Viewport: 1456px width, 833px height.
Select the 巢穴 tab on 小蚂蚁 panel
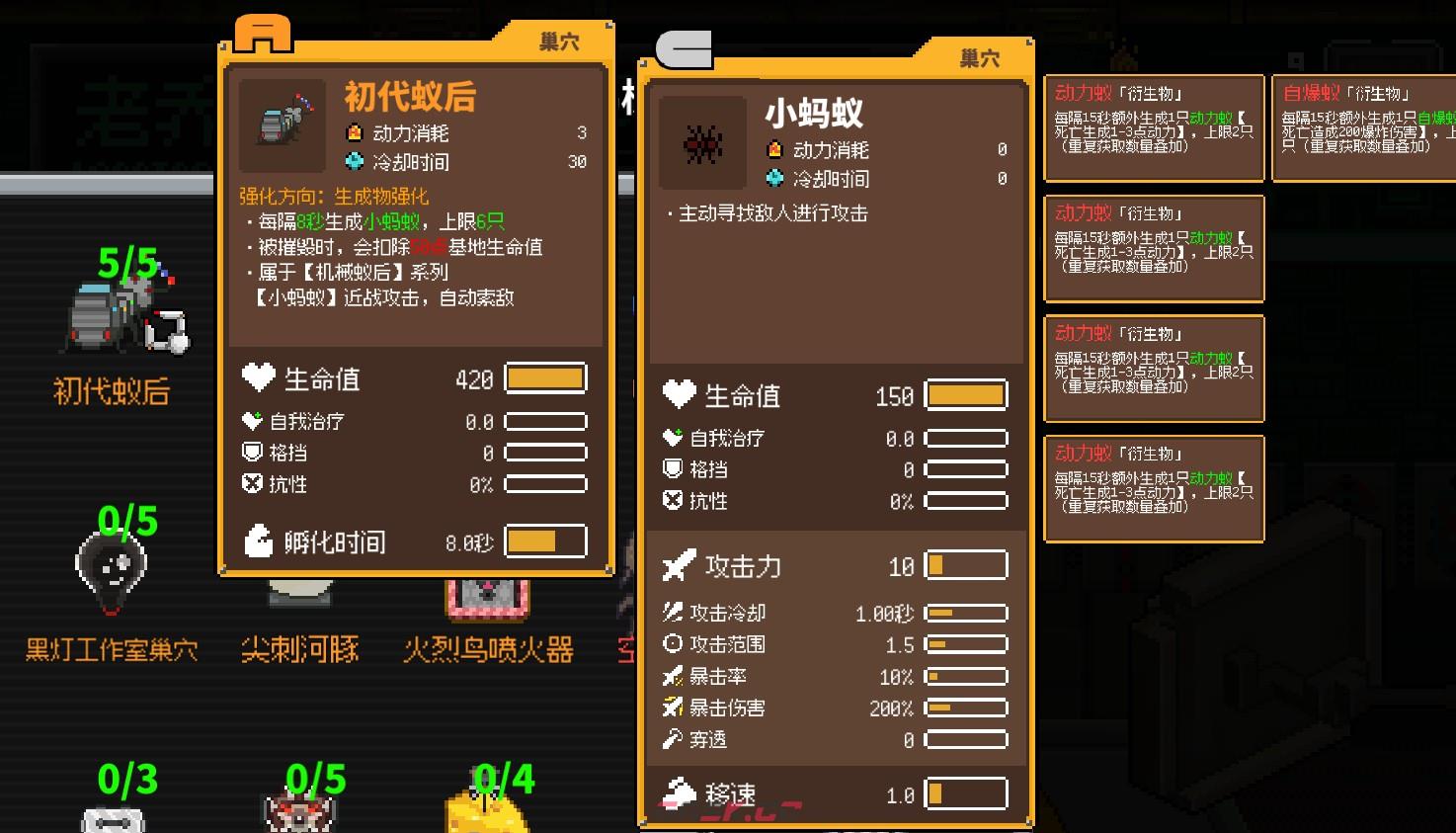click(x=979, y=57)
